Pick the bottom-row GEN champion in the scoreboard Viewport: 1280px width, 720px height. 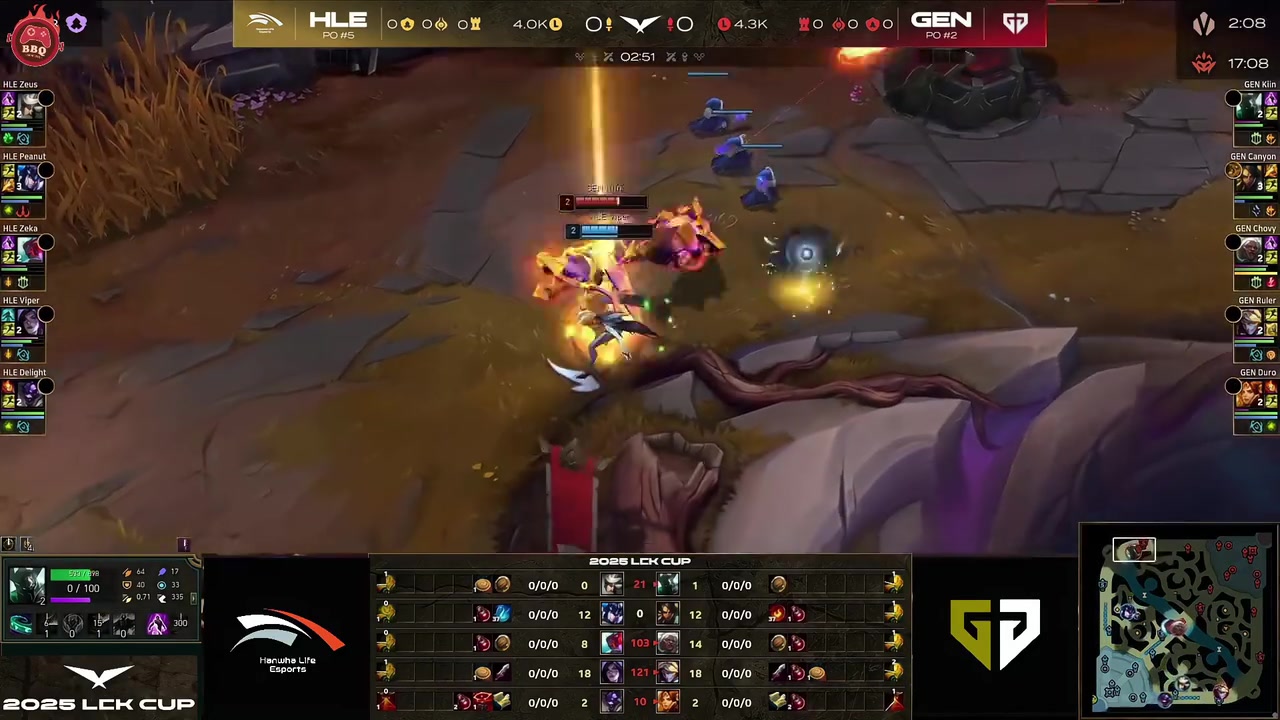point(667,702)
